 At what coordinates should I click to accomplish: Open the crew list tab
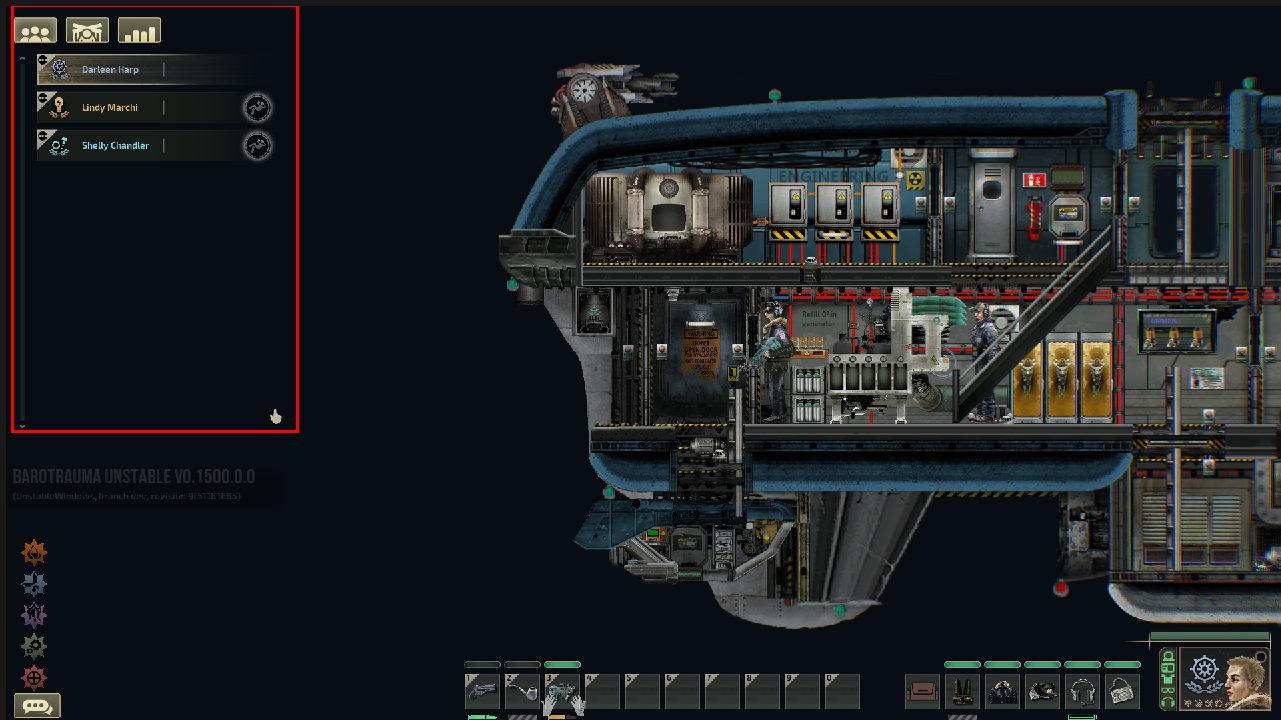click(x=35, y=31)
